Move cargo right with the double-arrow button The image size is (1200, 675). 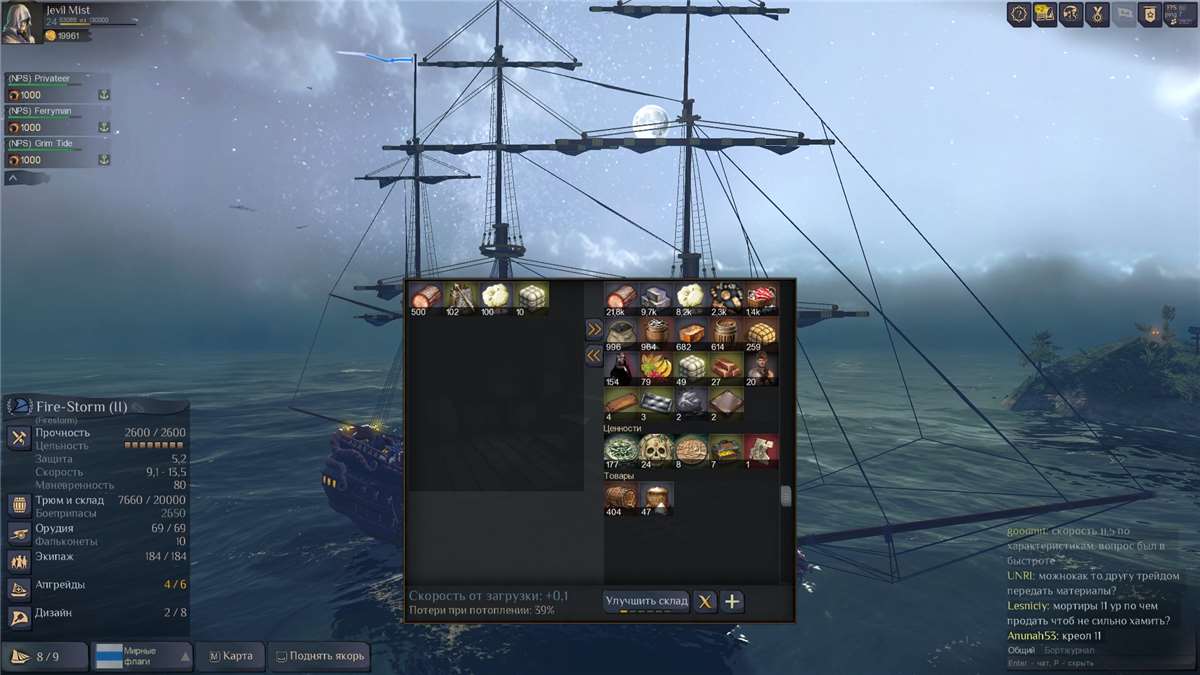pos(594,328)
